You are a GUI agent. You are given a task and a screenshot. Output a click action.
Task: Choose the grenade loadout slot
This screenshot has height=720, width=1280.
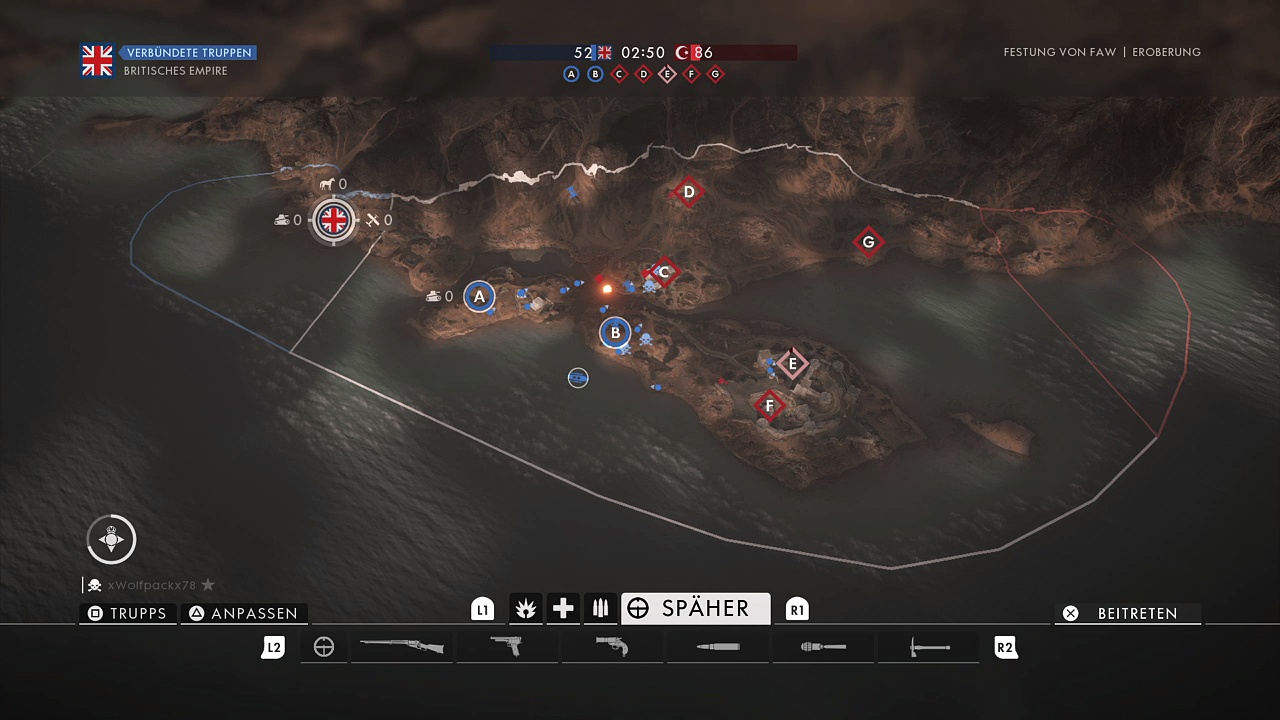tap(823, 647)
